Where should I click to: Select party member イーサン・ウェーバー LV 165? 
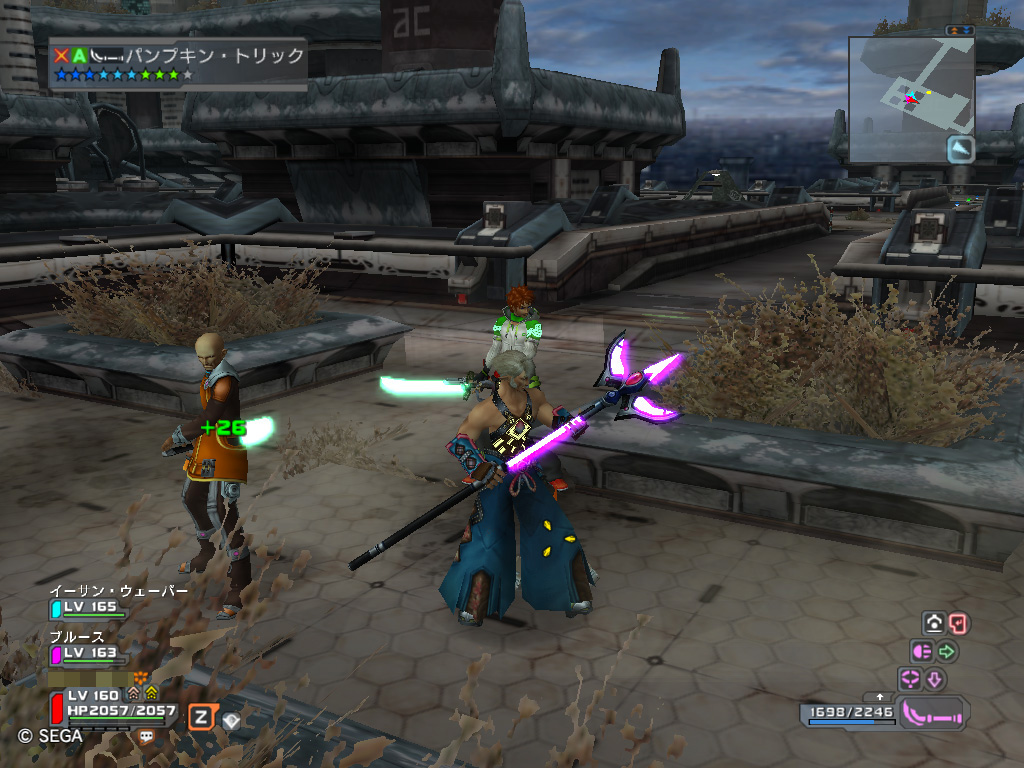coord(88,606)
